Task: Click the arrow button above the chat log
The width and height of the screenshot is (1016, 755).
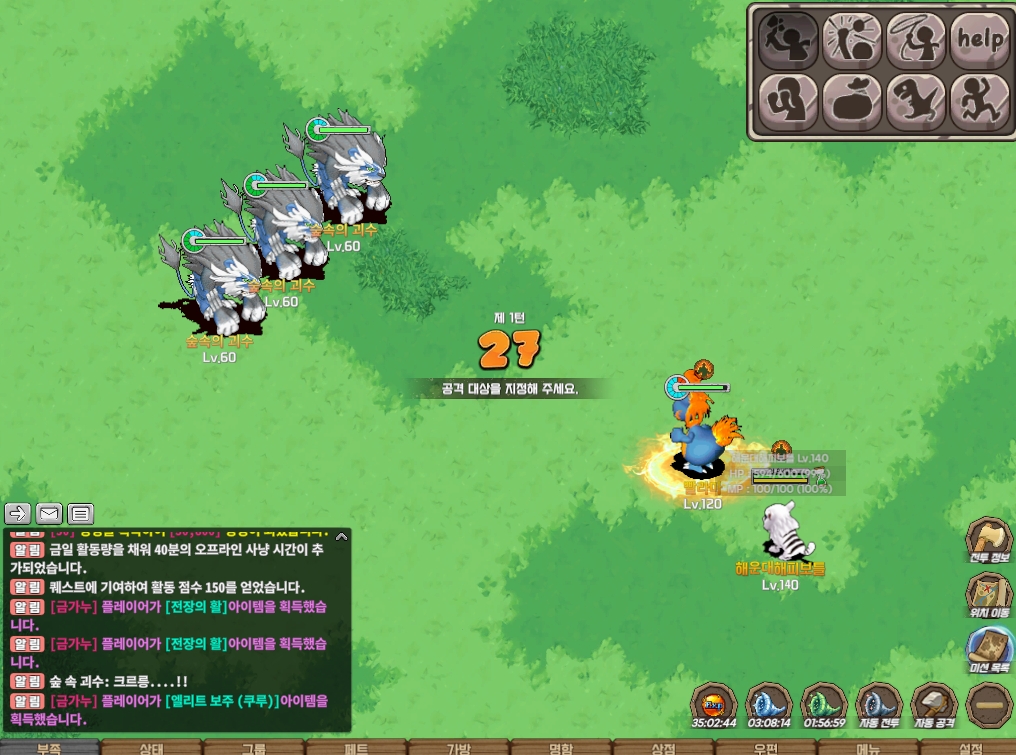Action: click(18, 514)
